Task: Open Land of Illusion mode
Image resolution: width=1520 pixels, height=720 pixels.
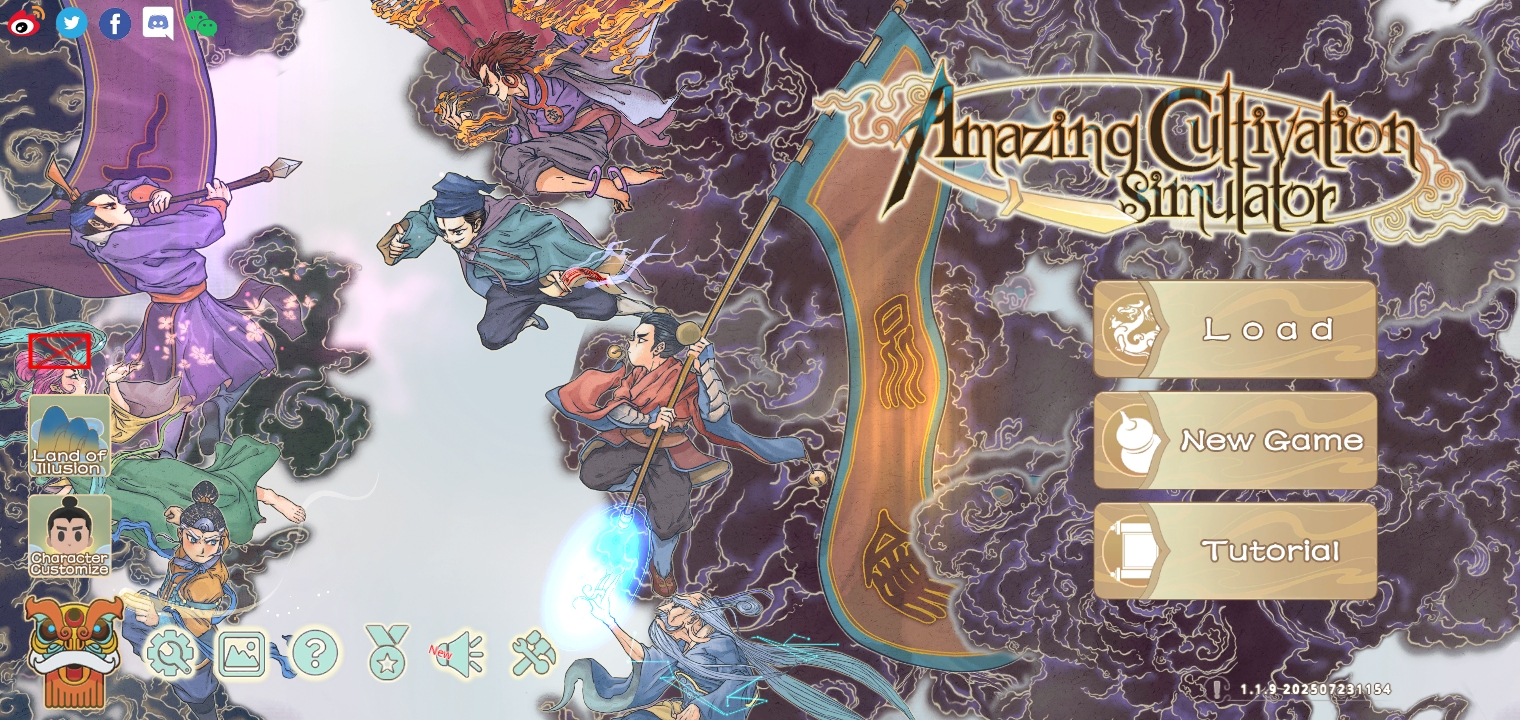Action: tap(69, 435)
